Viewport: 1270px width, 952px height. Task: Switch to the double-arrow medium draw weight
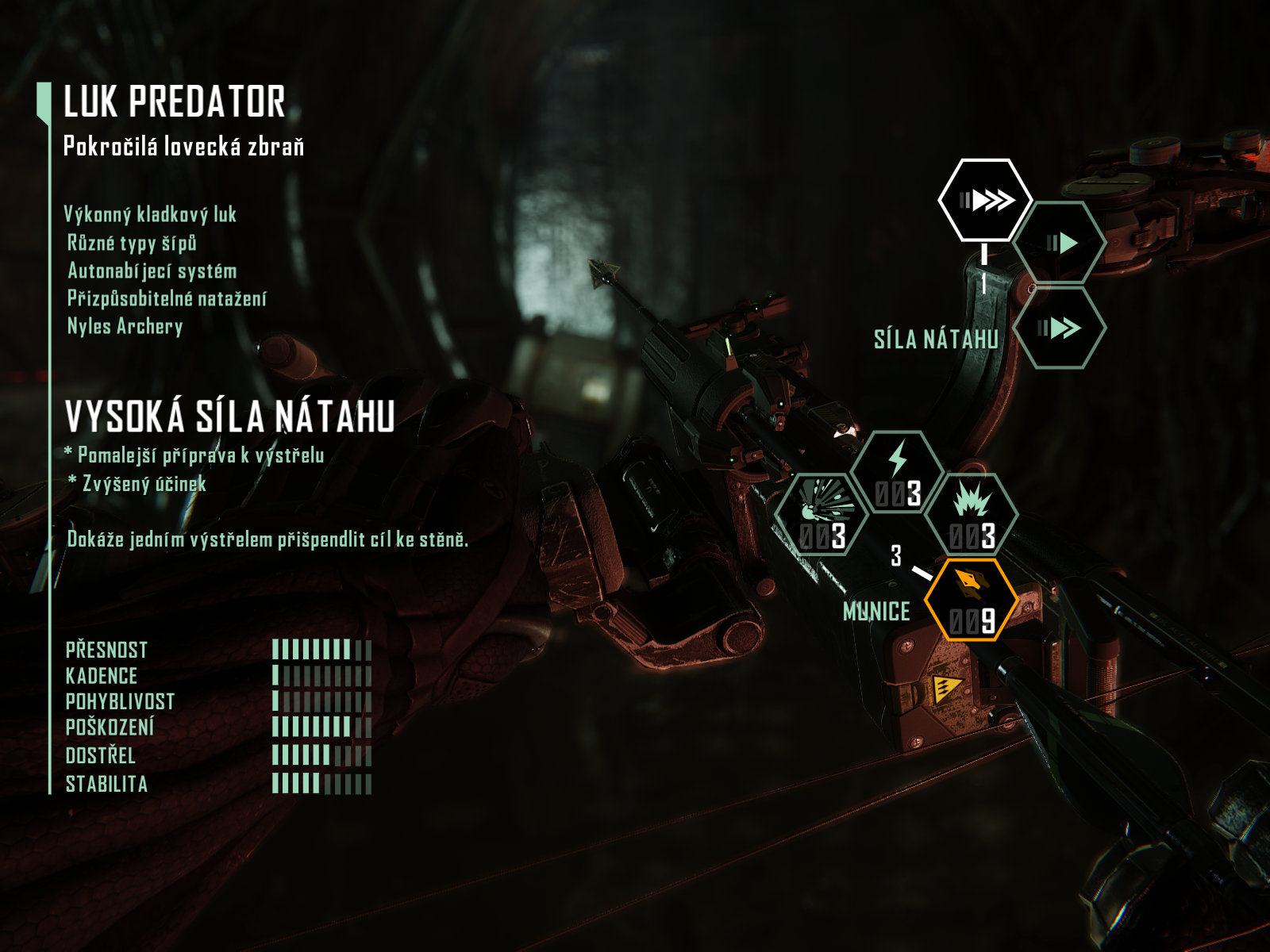click(1060, 328)
